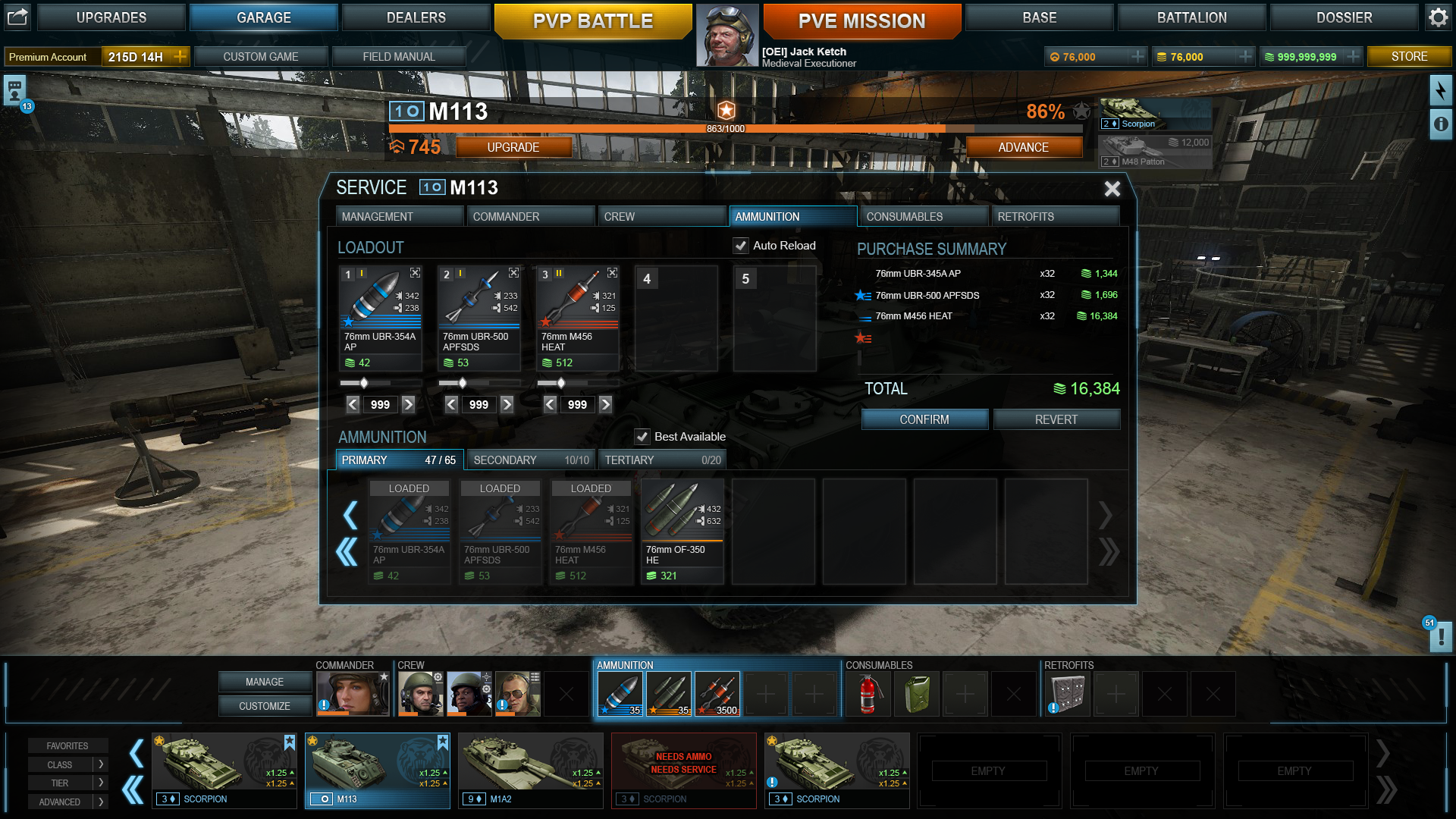Viewport: 1456px width, 819px height.
Task: Click the Advance button
Action: pyautogui.click(x=1023, y=147)
